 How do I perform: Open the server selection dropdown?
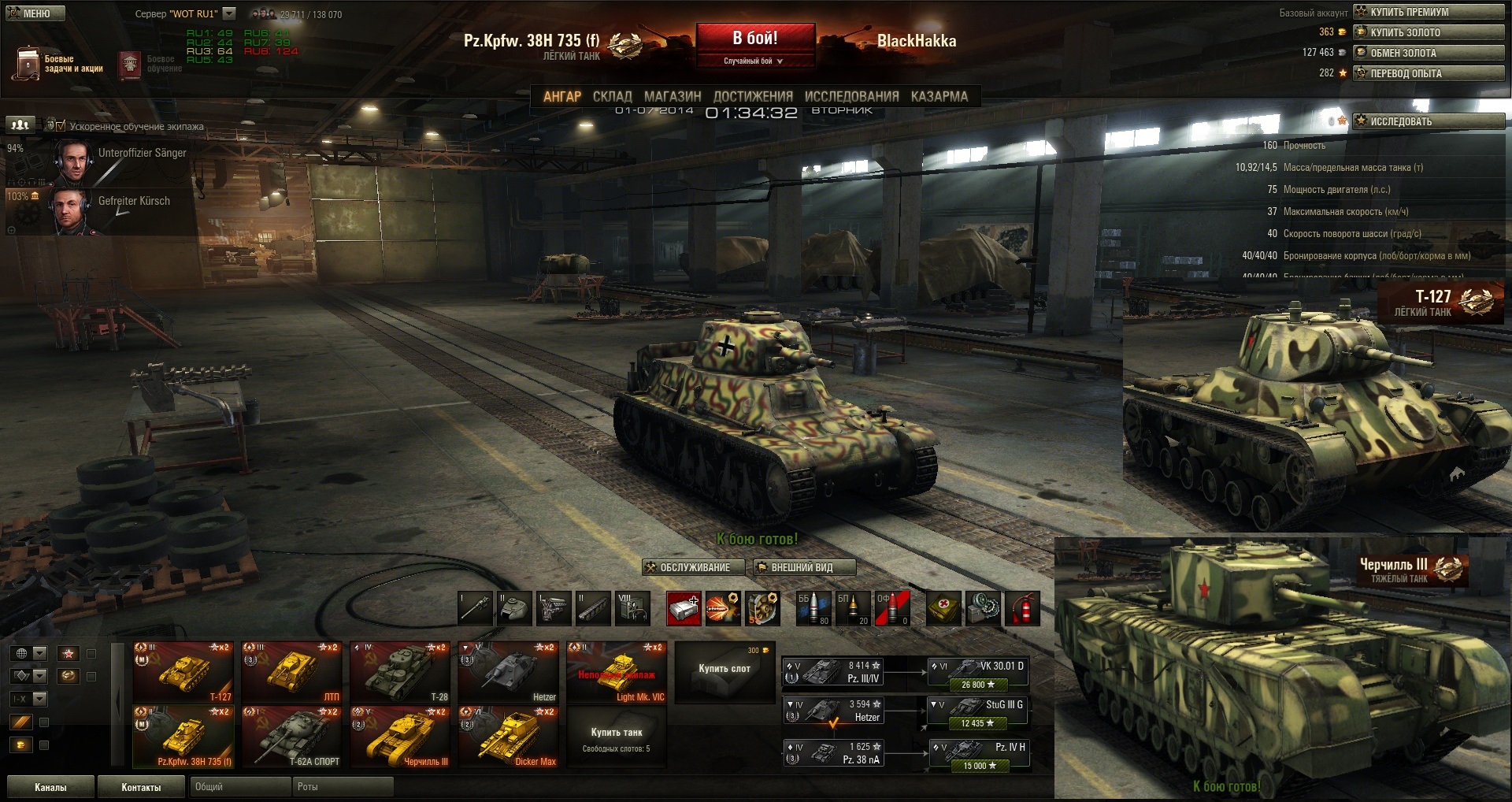tap(229, 13)
